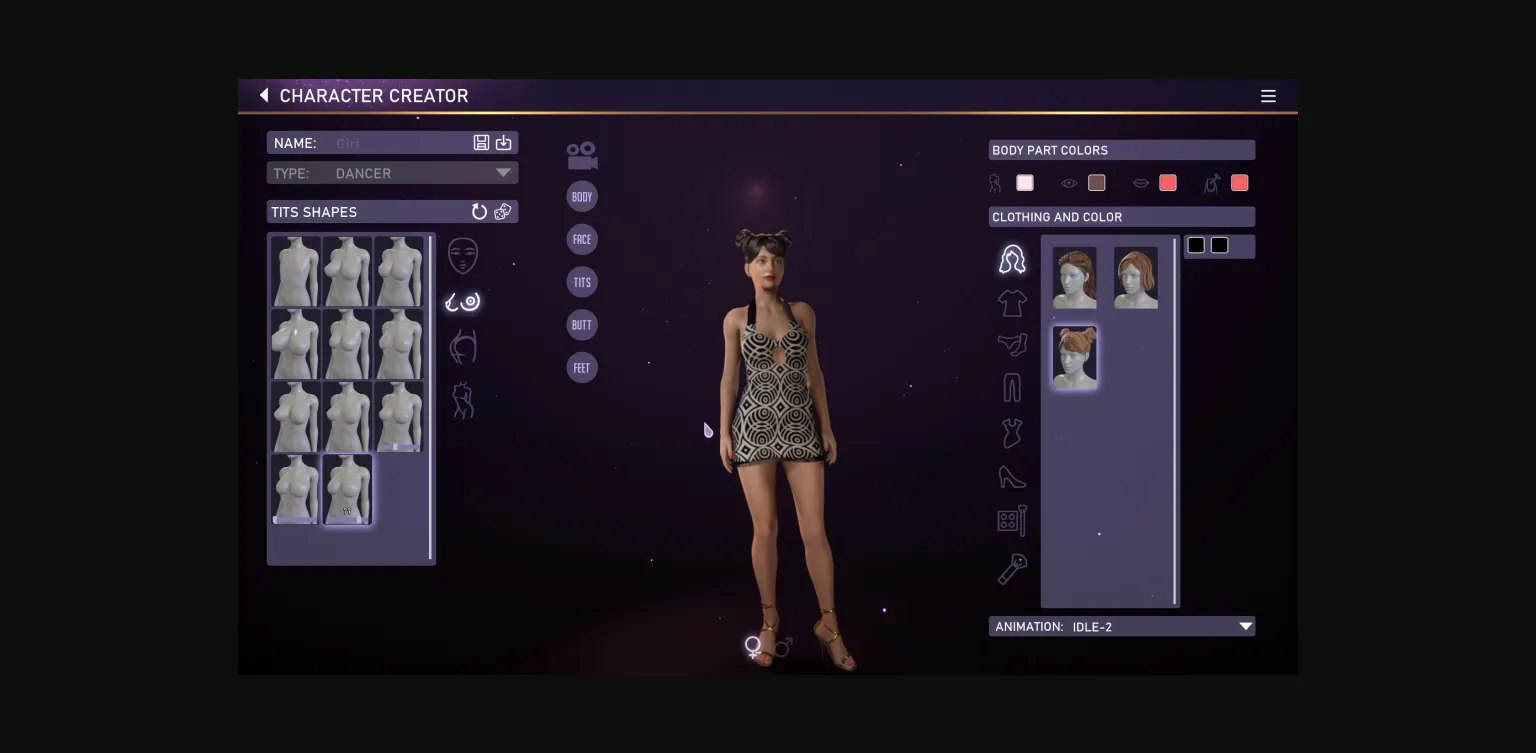Open the hamburger menu at top right
1536x753 pixels.
pos(1268,96)
